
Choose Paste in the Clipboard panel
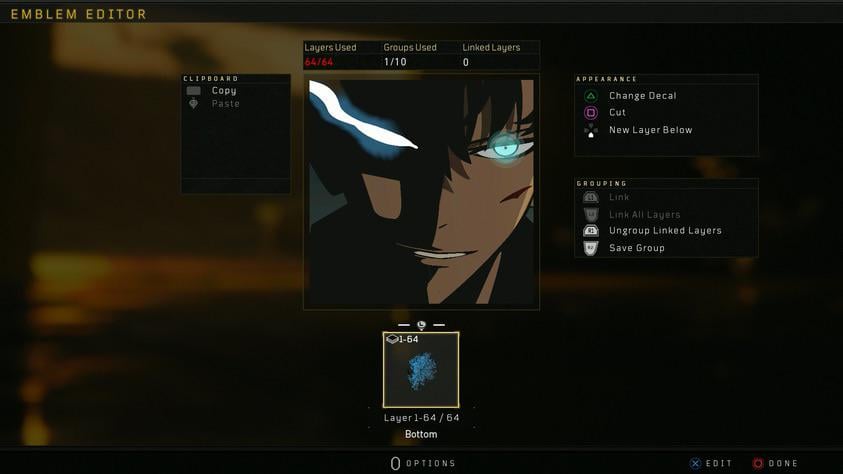tap(225, 104)
